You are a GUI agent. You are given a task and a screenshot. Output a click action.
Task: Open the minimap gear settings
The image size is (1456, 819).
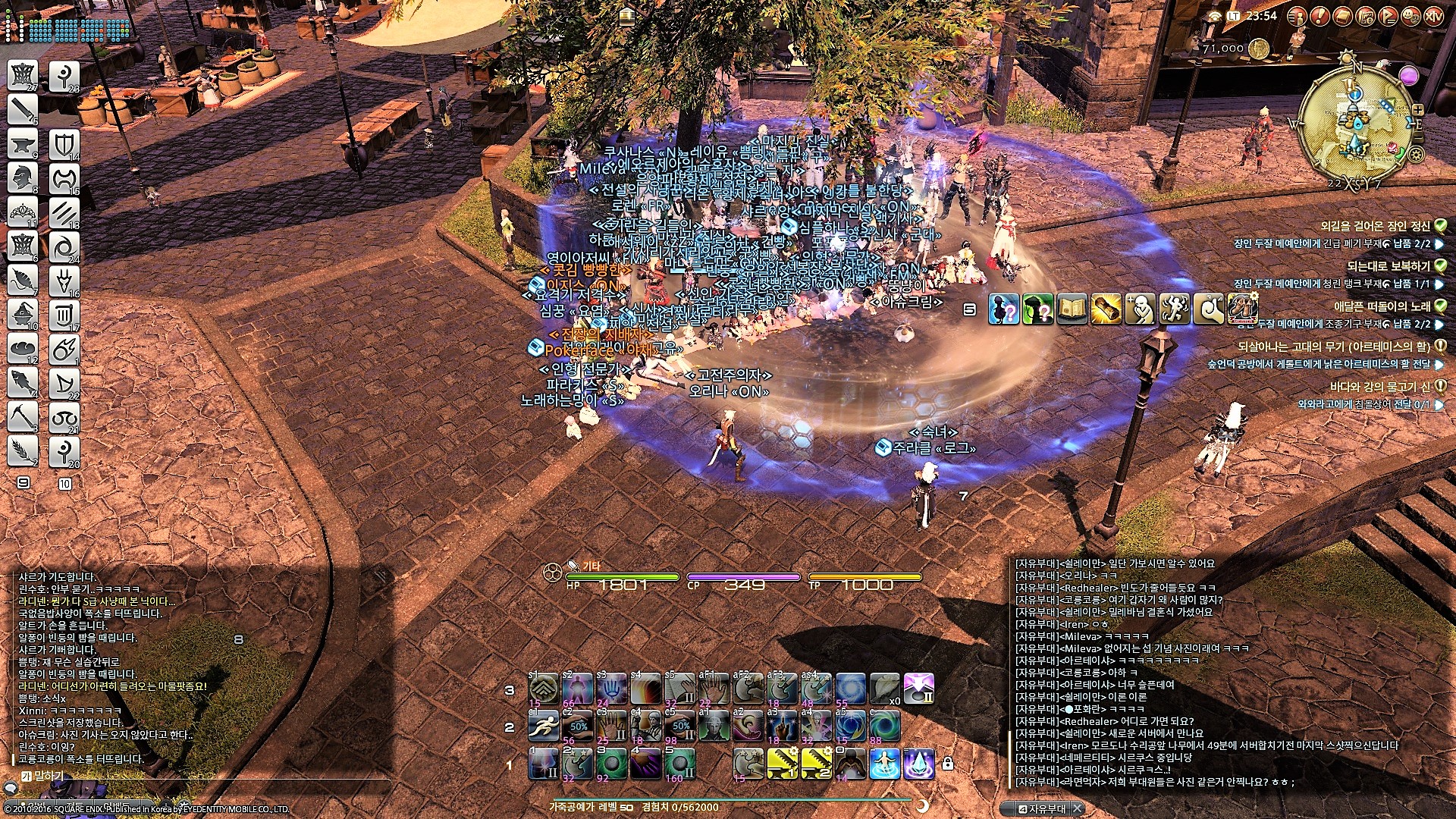[1416, 155]
